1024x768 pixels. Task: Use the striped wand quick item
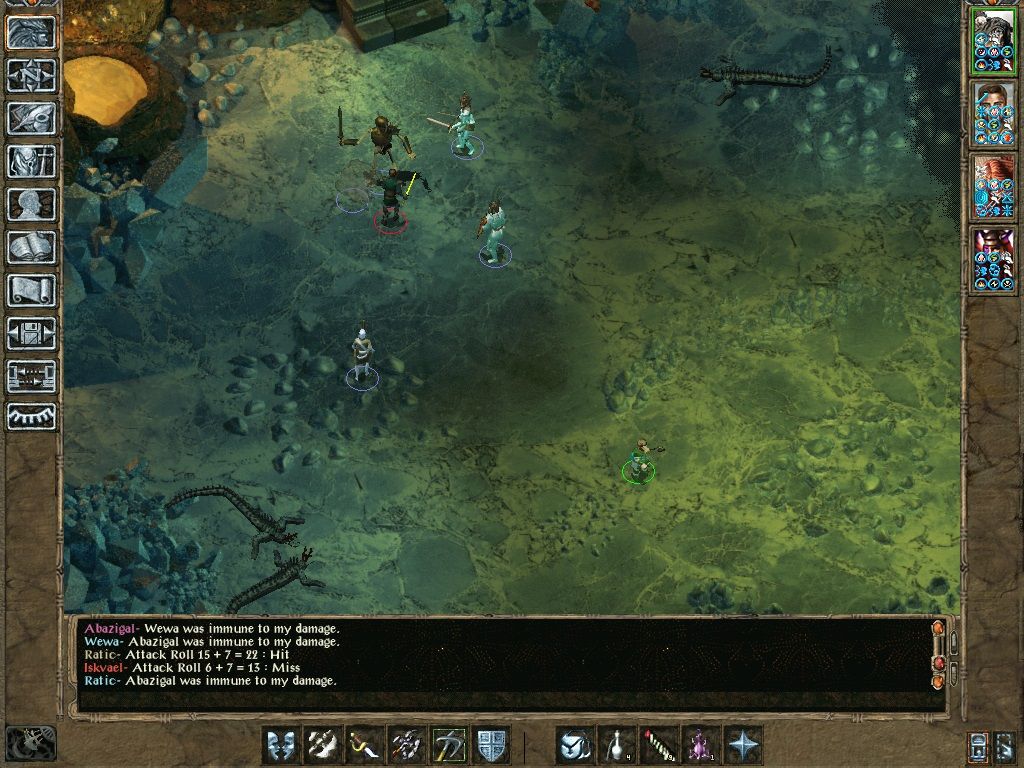coord(659,745)
